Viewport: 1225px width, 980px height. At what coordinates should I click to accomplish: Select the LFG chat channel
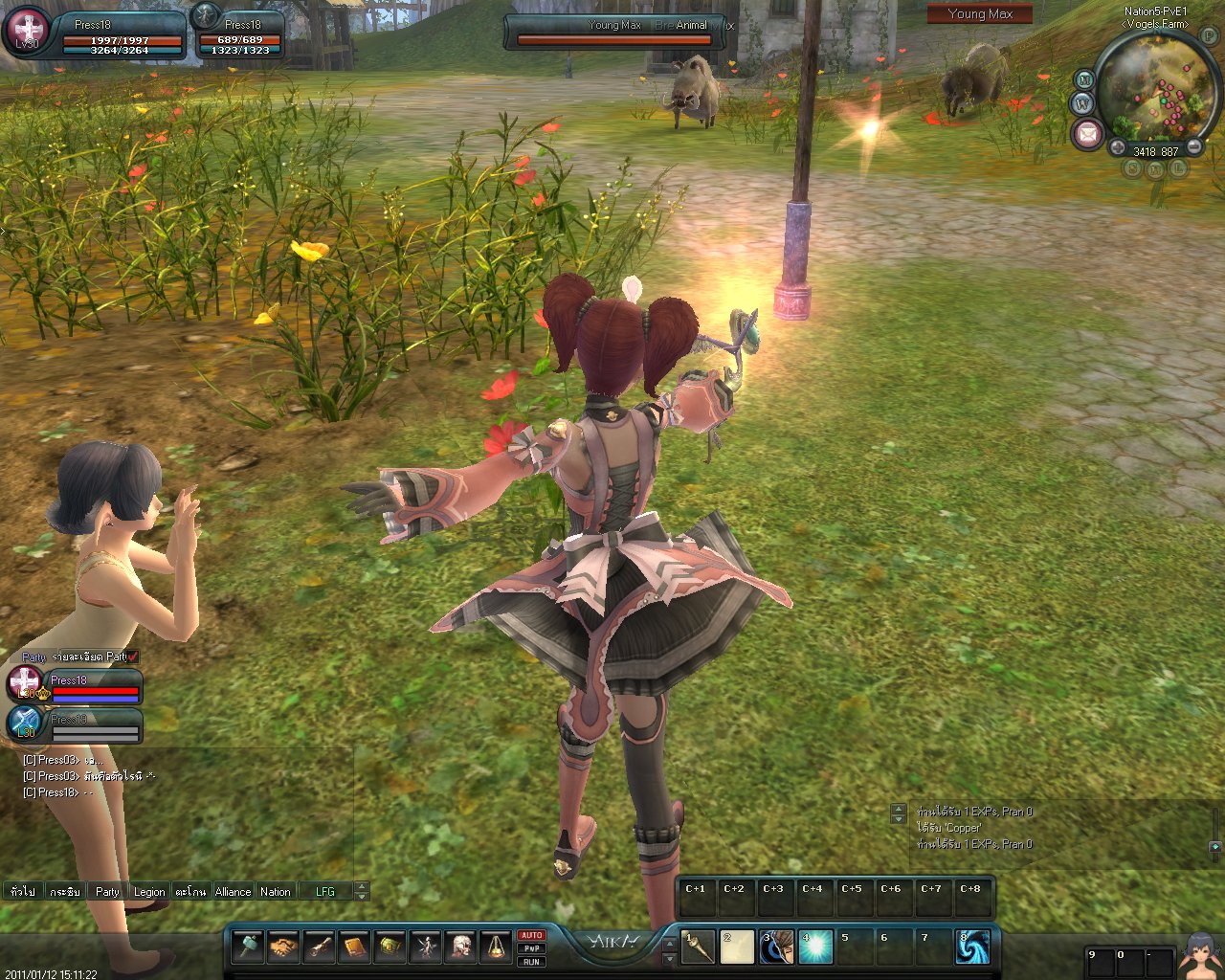[x=325, y=891]
